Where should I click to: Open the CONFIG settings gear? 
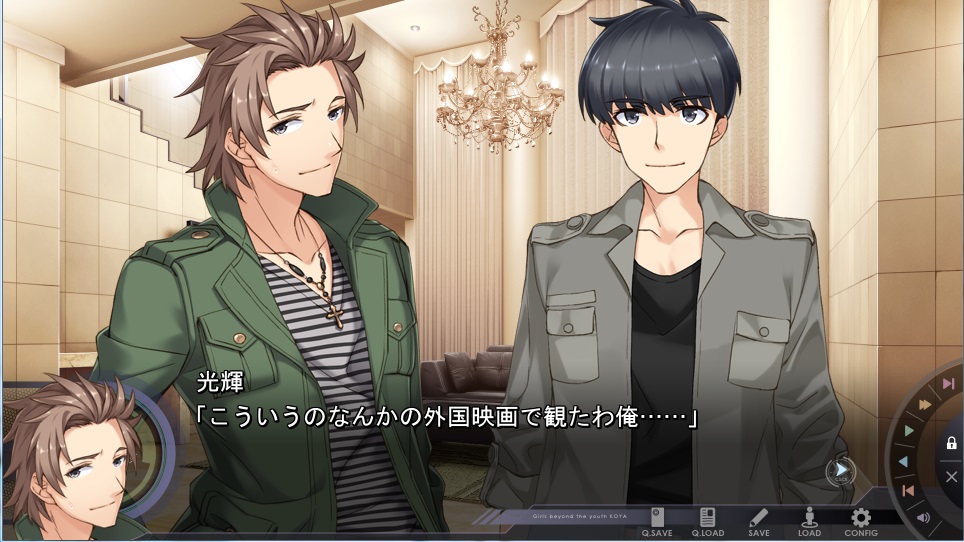point(860,520)
